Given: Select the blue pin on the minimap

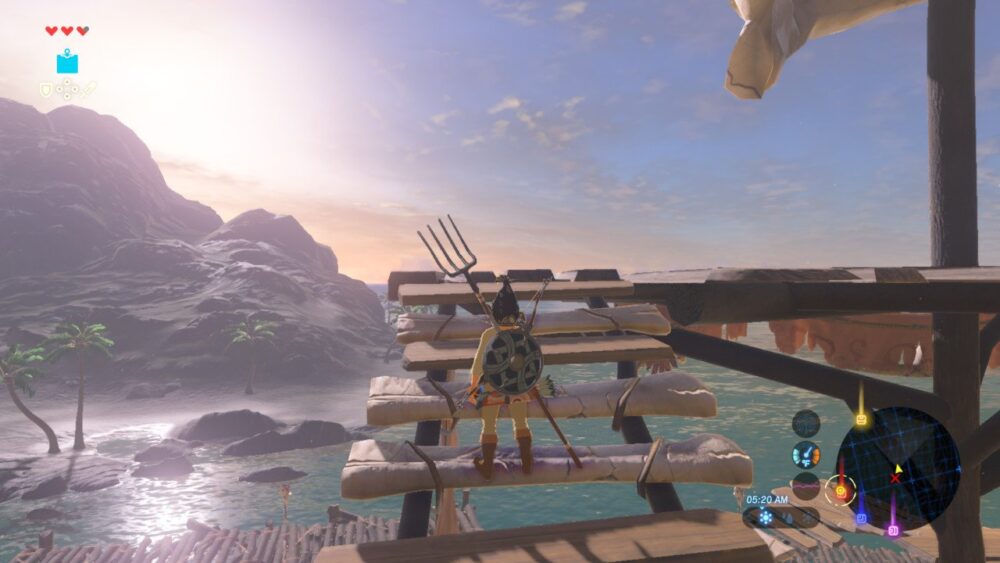Looking at the screenshot, I should (860, 518).
